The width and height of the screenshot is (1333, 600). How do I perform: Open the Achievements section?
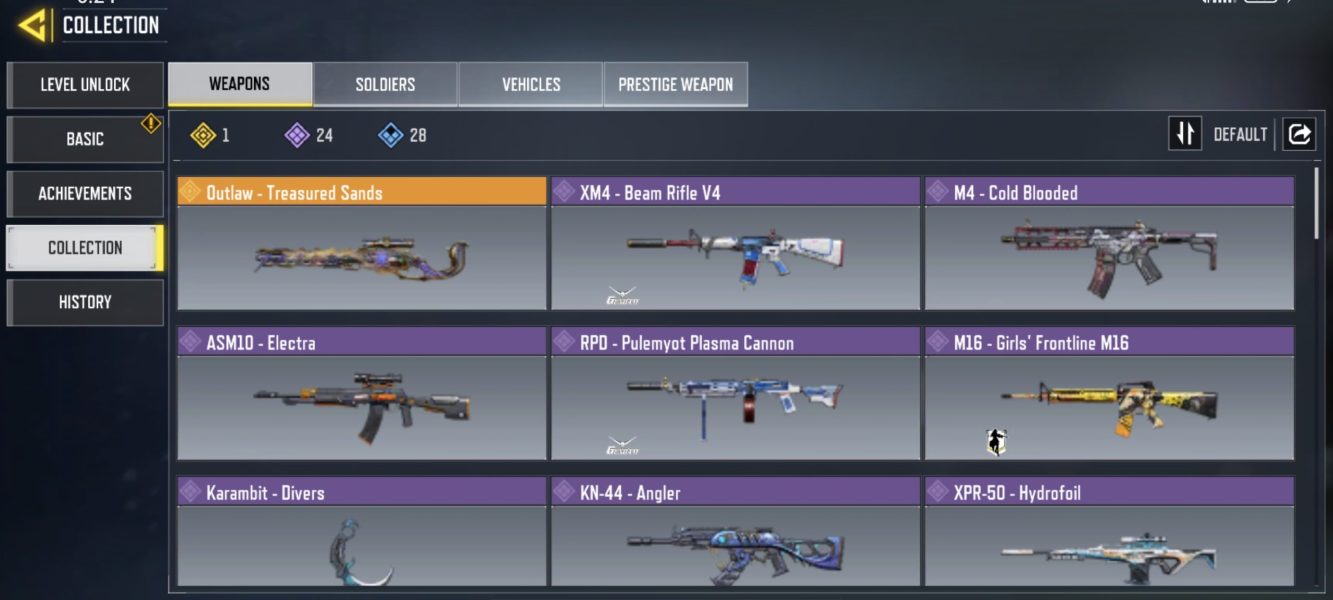tap(85, 193)
